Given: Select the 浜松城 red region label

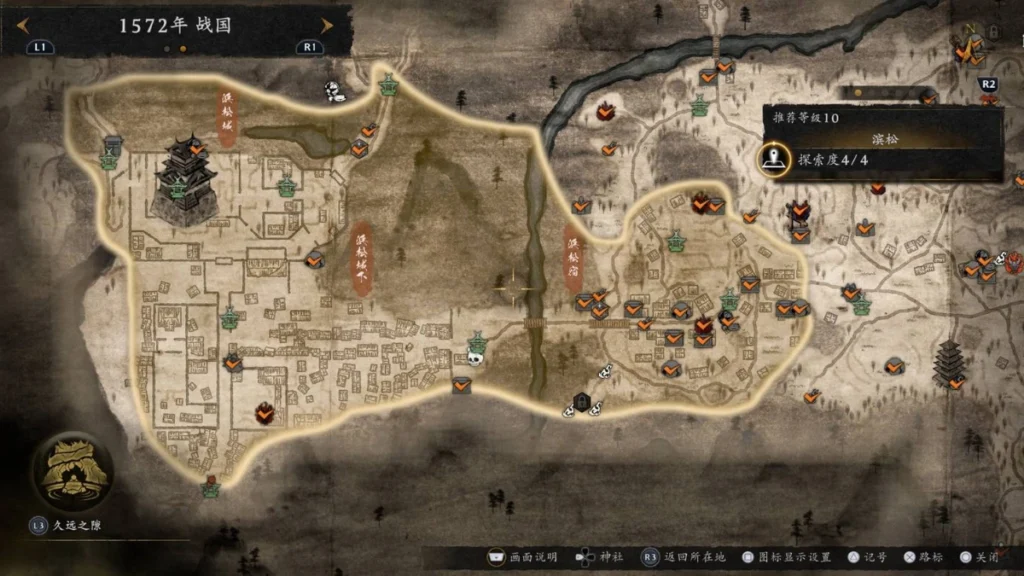Looking at the screenshot, I should point(227,119).
